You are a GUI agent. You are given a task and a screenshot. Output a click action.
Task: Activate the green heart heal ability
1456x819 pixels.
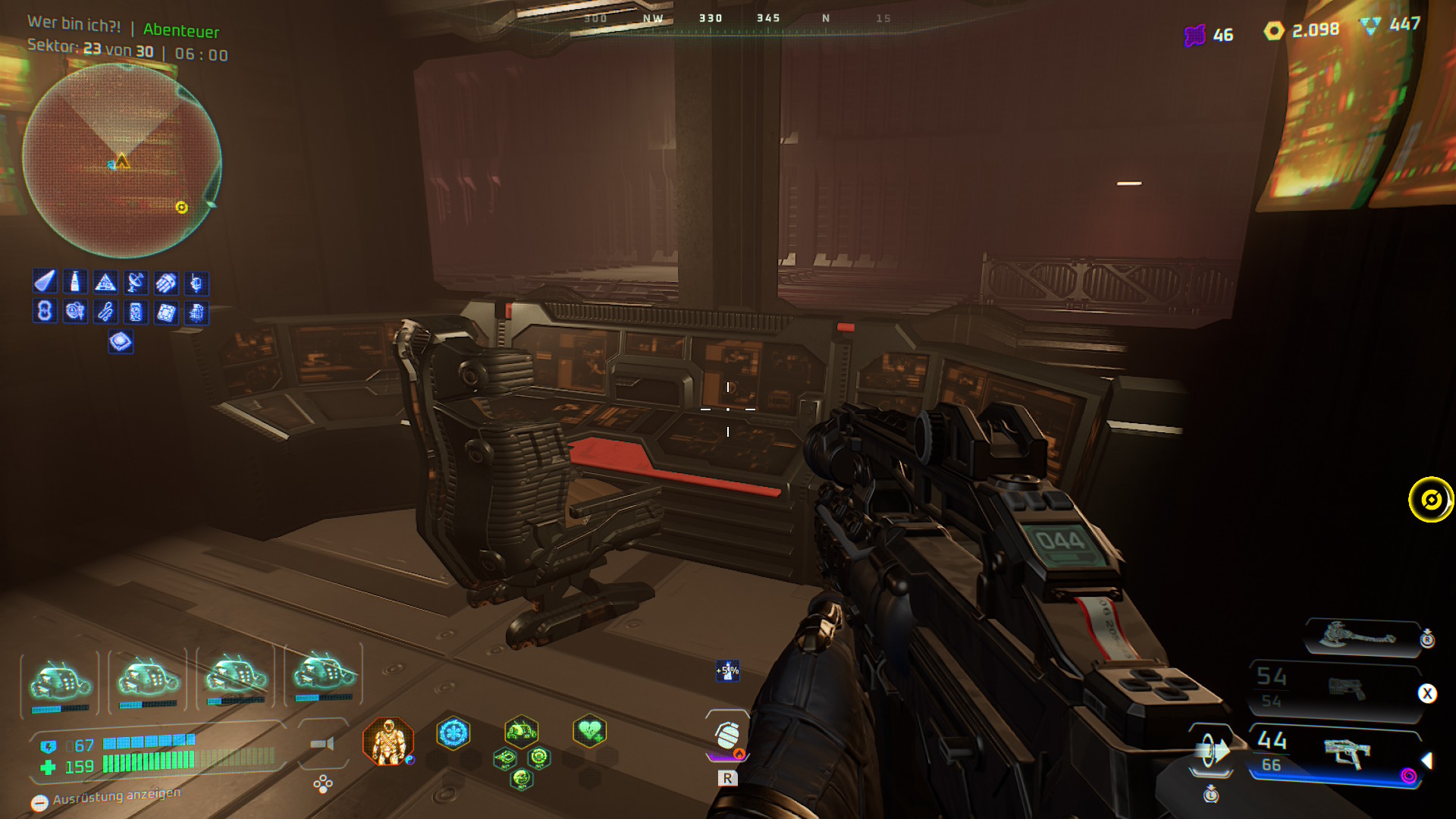coord(589,732)
